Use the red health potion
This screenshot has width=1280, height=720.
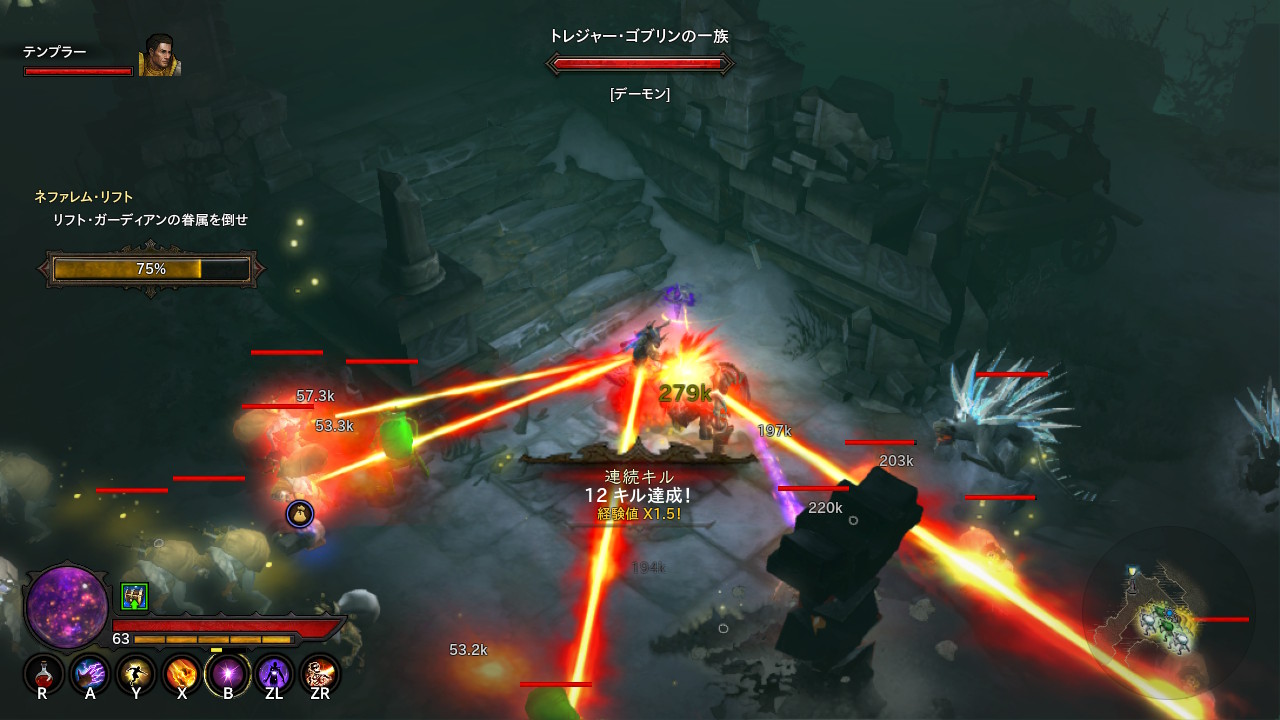43,673
